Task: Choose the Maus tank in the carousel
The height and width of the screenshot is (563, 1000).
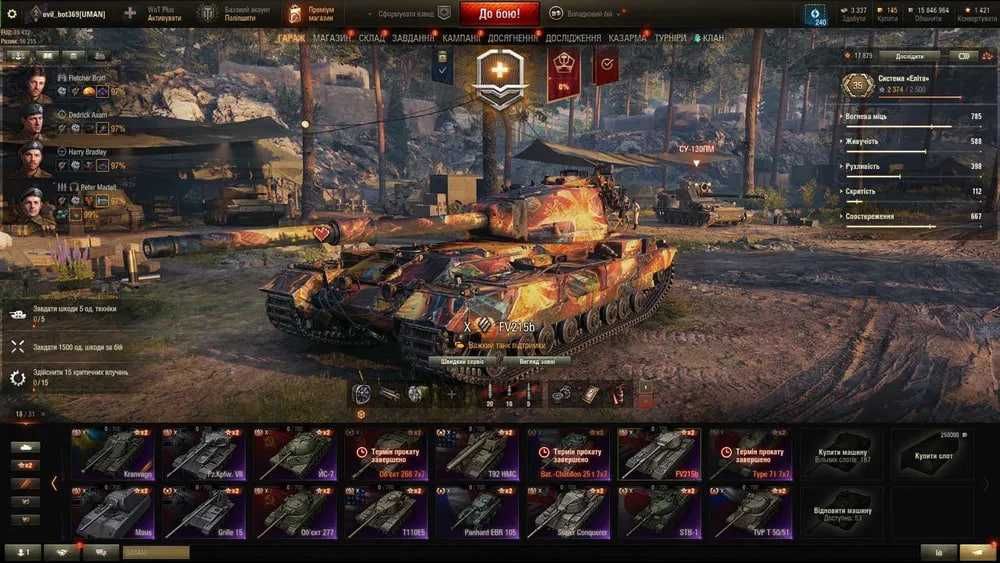Action: [112, 514]
